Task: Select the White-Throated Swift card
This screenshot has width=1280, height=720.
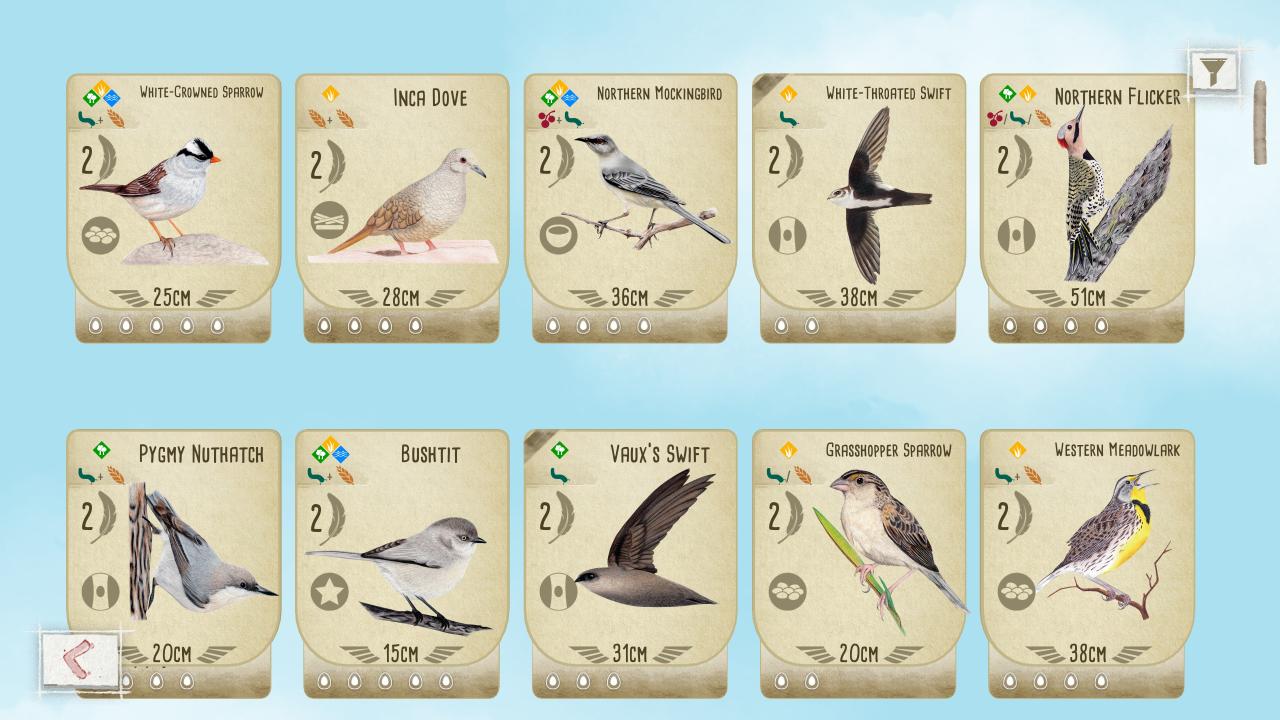Action: [x=858, y=200]
